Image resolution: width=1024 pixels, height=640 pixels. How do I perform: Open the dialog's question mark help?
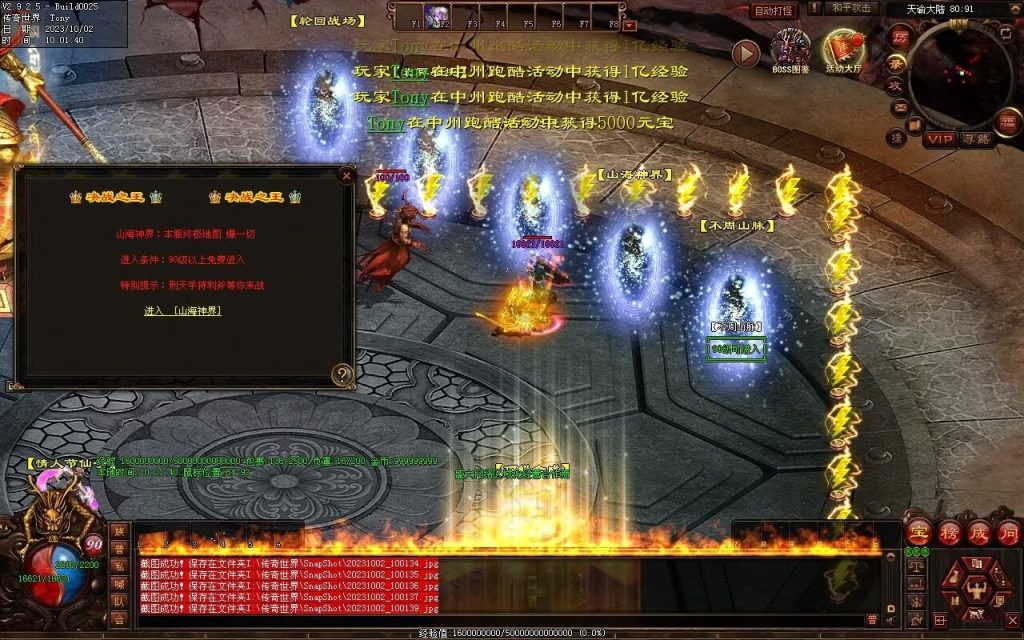pos(343,375)
